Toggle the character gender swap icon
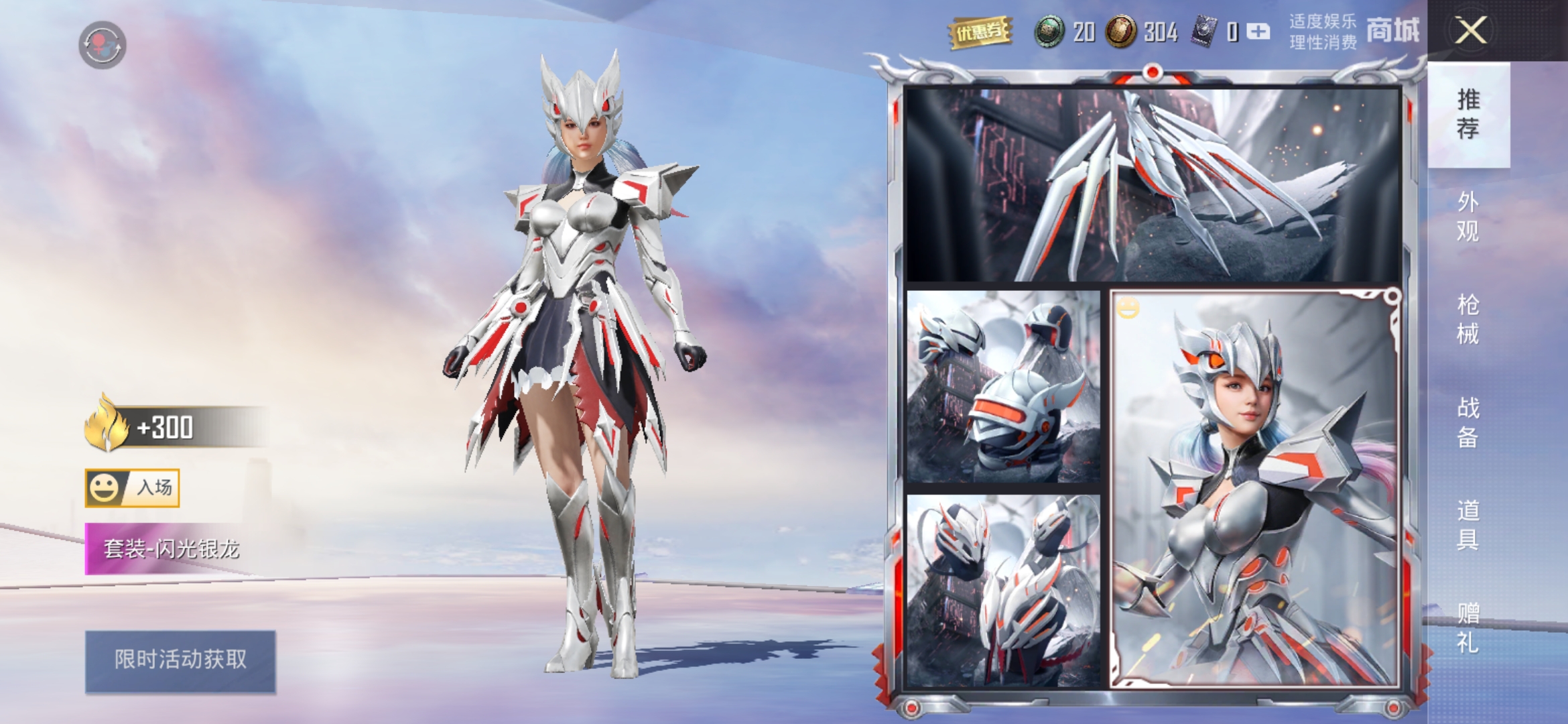This screenshot has width=1568, height=724. point(102,45)
